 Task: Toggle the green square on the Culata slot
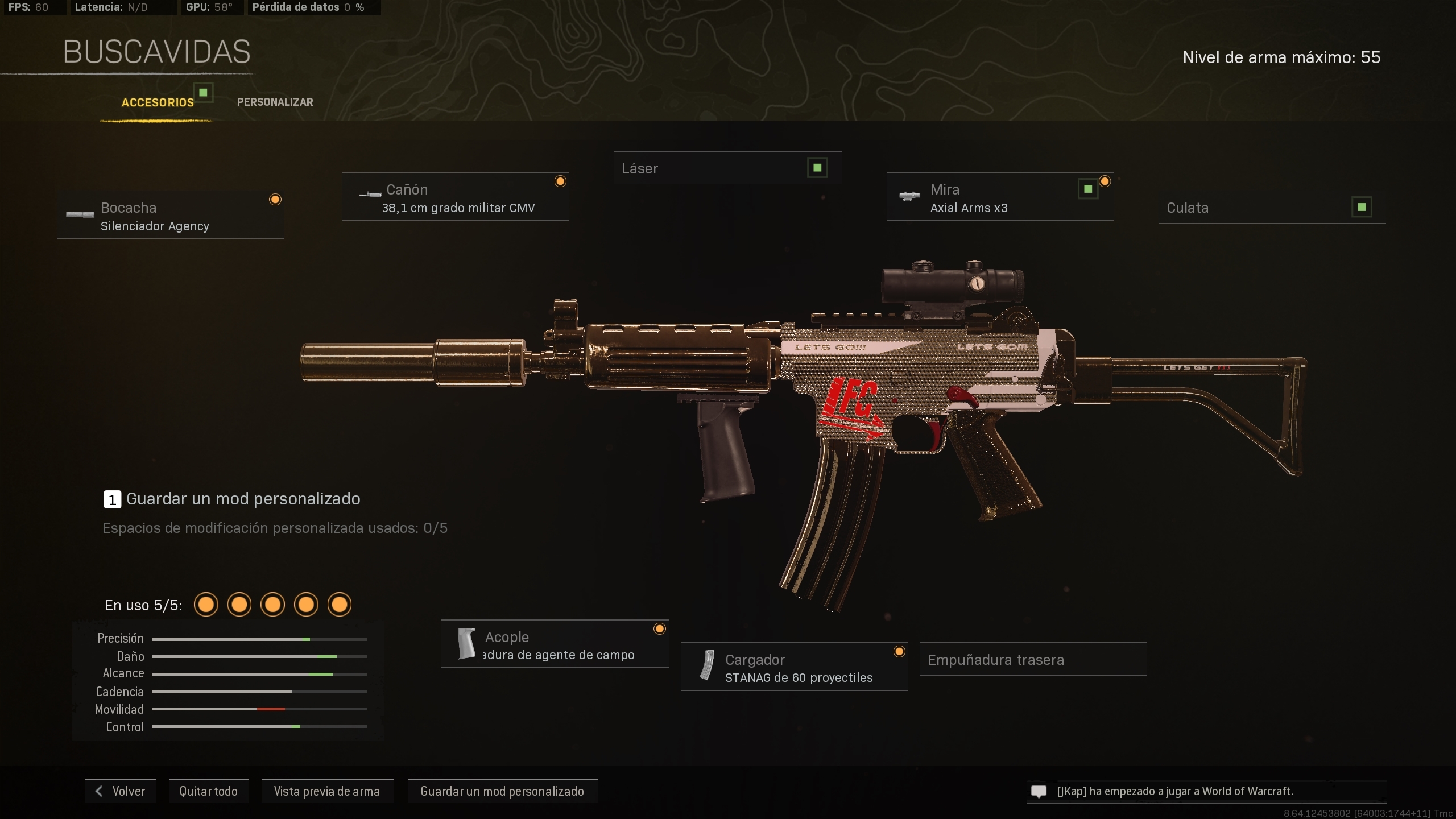1362,207
